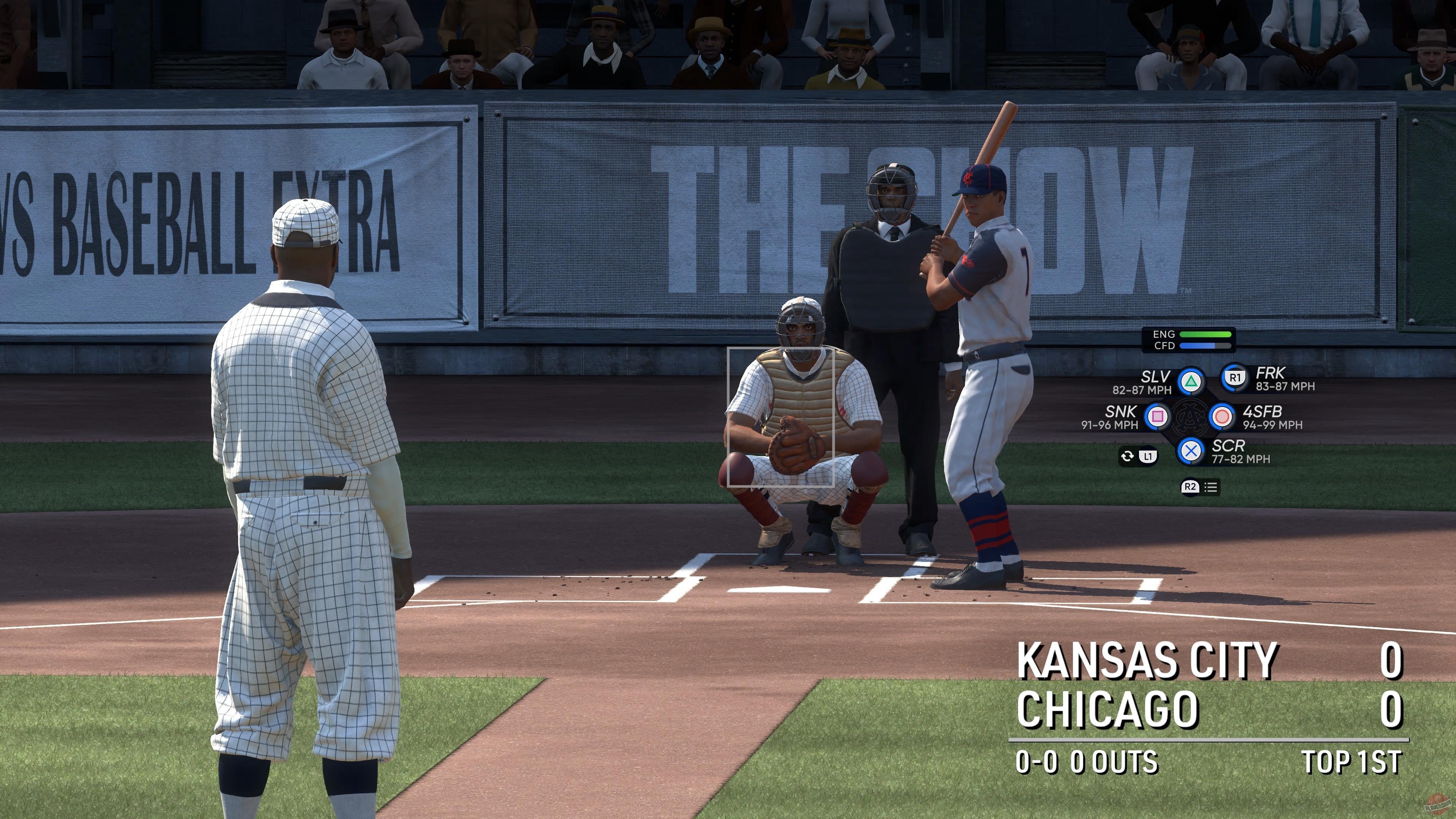This screenshot has width=1456, height=819.
Task: Choose the FRK forkball pitch
Action: 1235,378
